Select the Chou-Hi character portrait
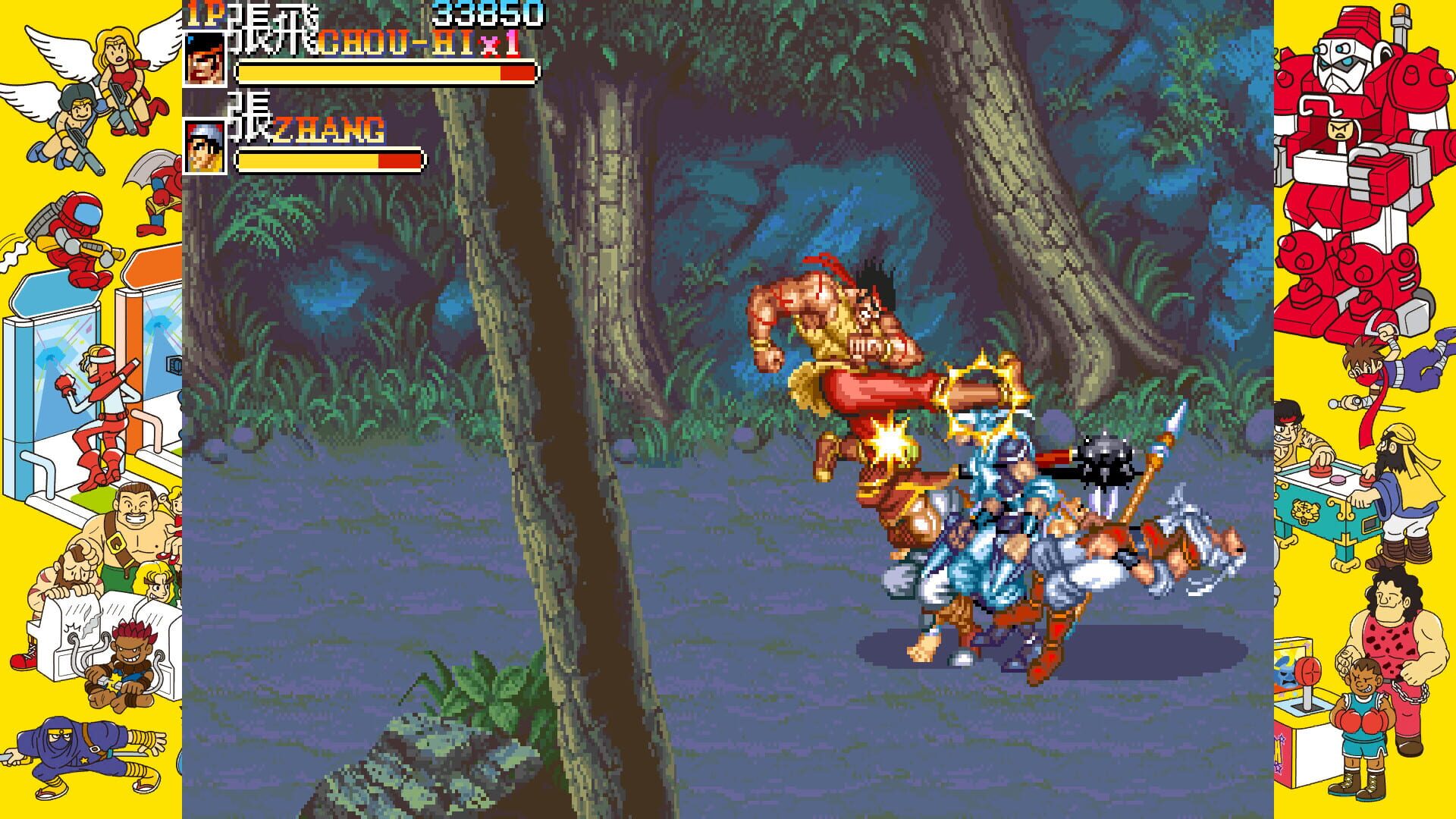Image resolution: width=1456 pixels, height=819 pixels. tap(203, 61)
